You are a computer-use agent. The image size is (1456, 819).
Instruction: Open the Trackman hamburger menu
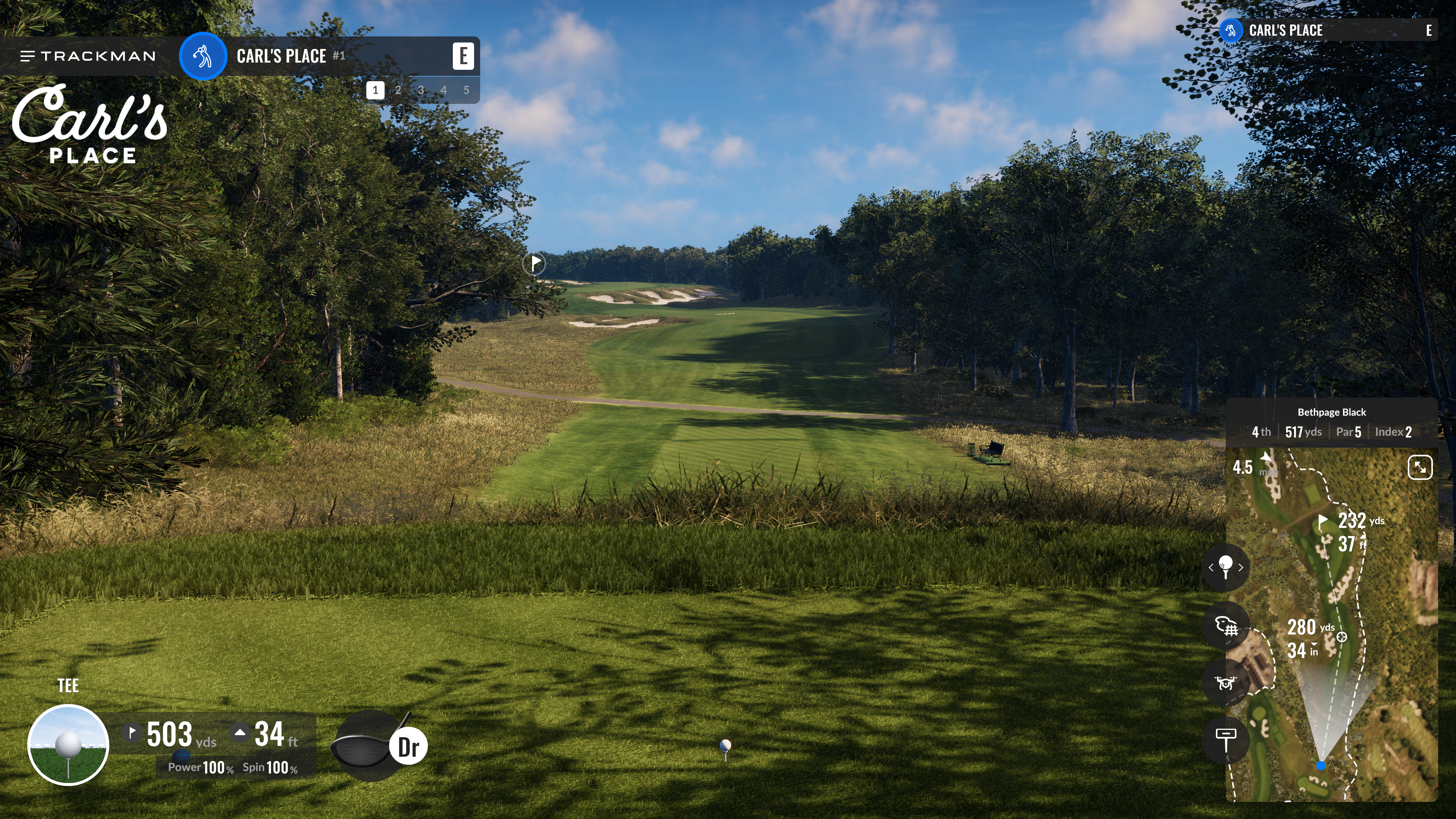pyautogui.click(x=27, y=56)
